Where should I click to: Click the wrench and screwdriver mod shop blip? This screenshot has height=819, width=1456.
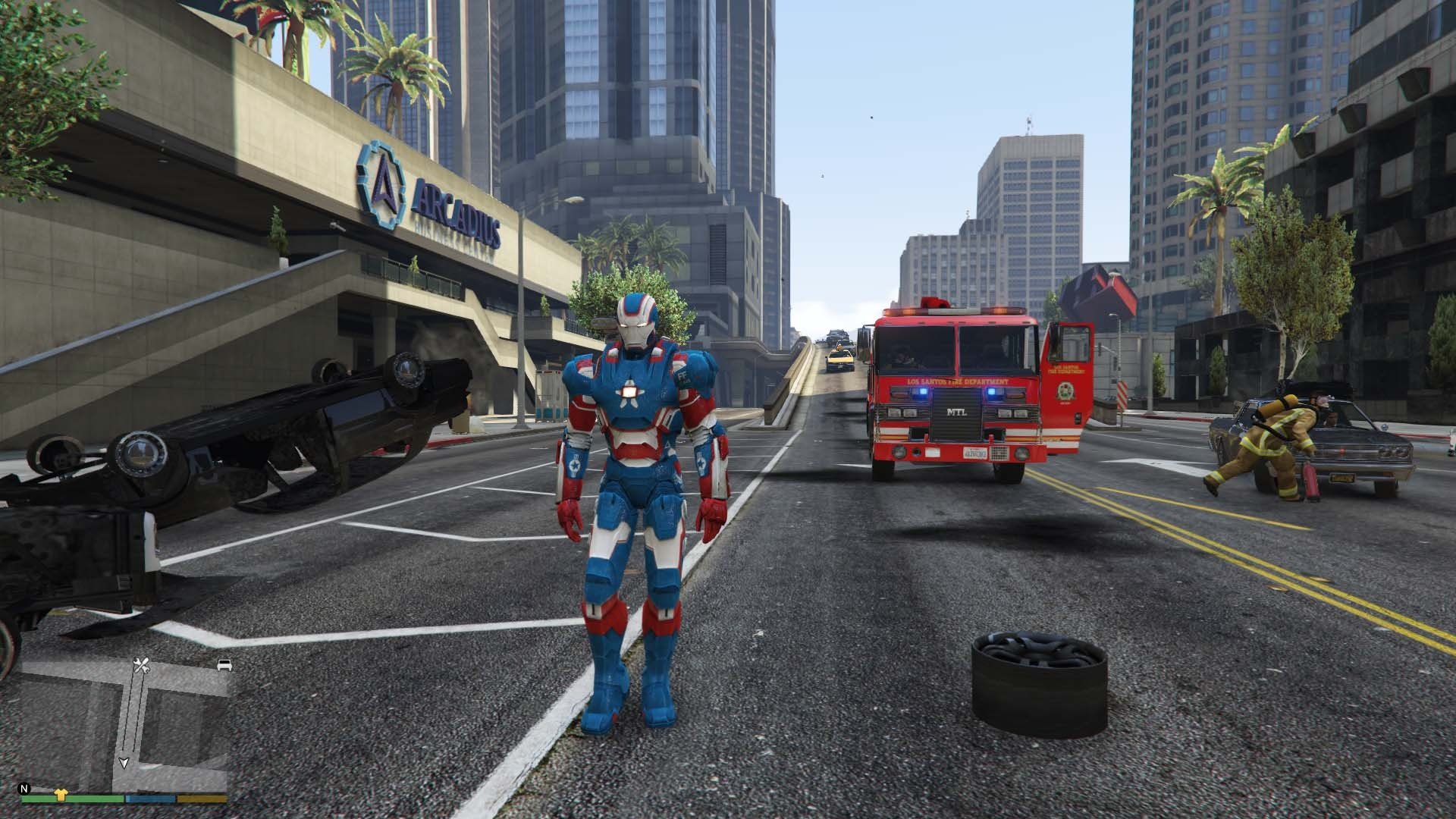point(141,666)
